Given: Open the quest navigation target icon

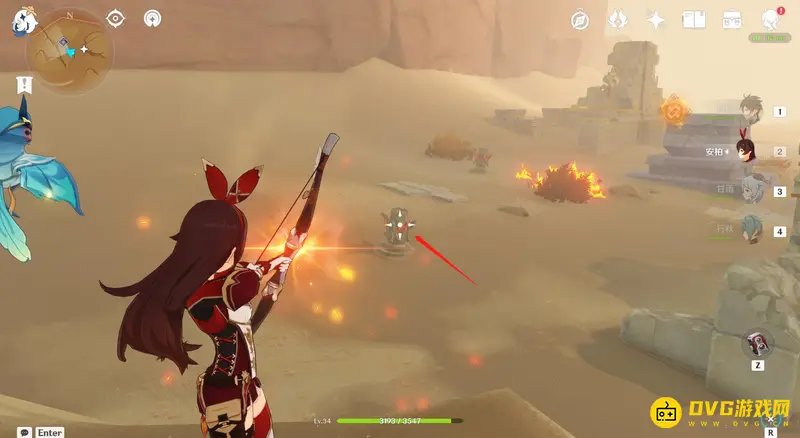Looking at the screenshot, I should 115,18.
